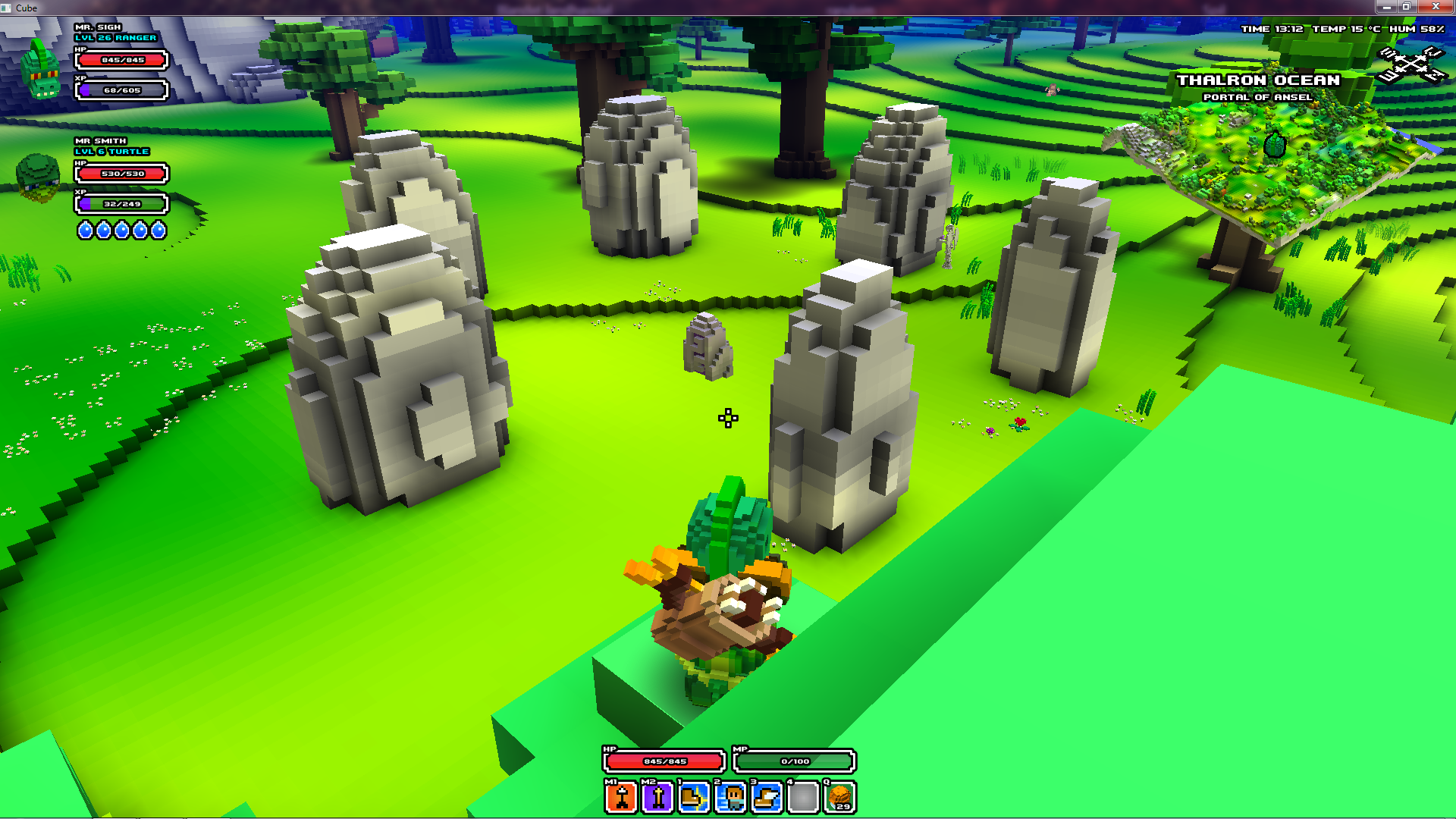Viewport: 1456px width, 819px height.
Task: Select the empty grey skill slot
Action: (803, 797)
